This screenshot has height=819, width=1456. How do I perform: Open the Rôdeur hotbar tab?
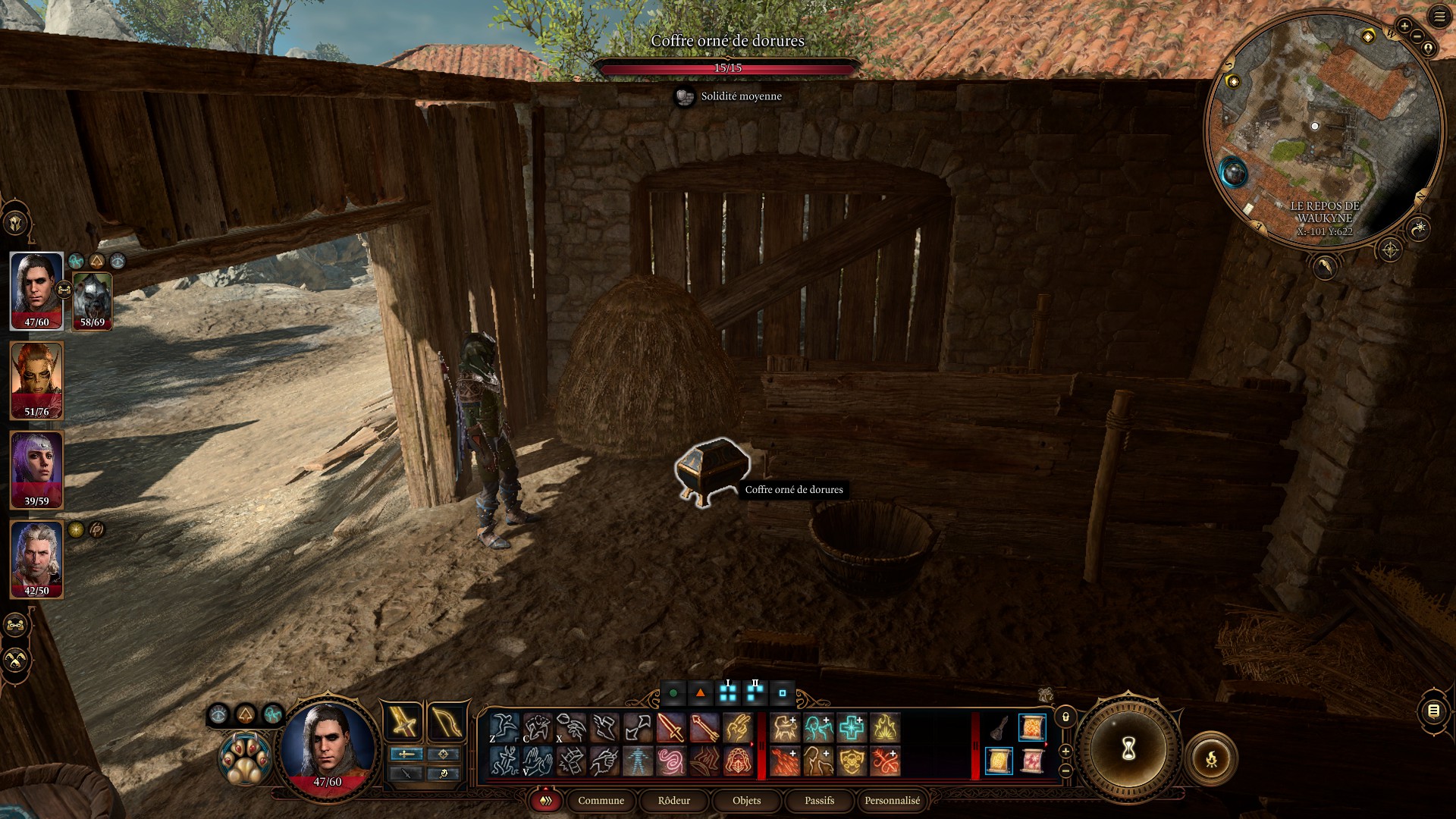(673, 800)
